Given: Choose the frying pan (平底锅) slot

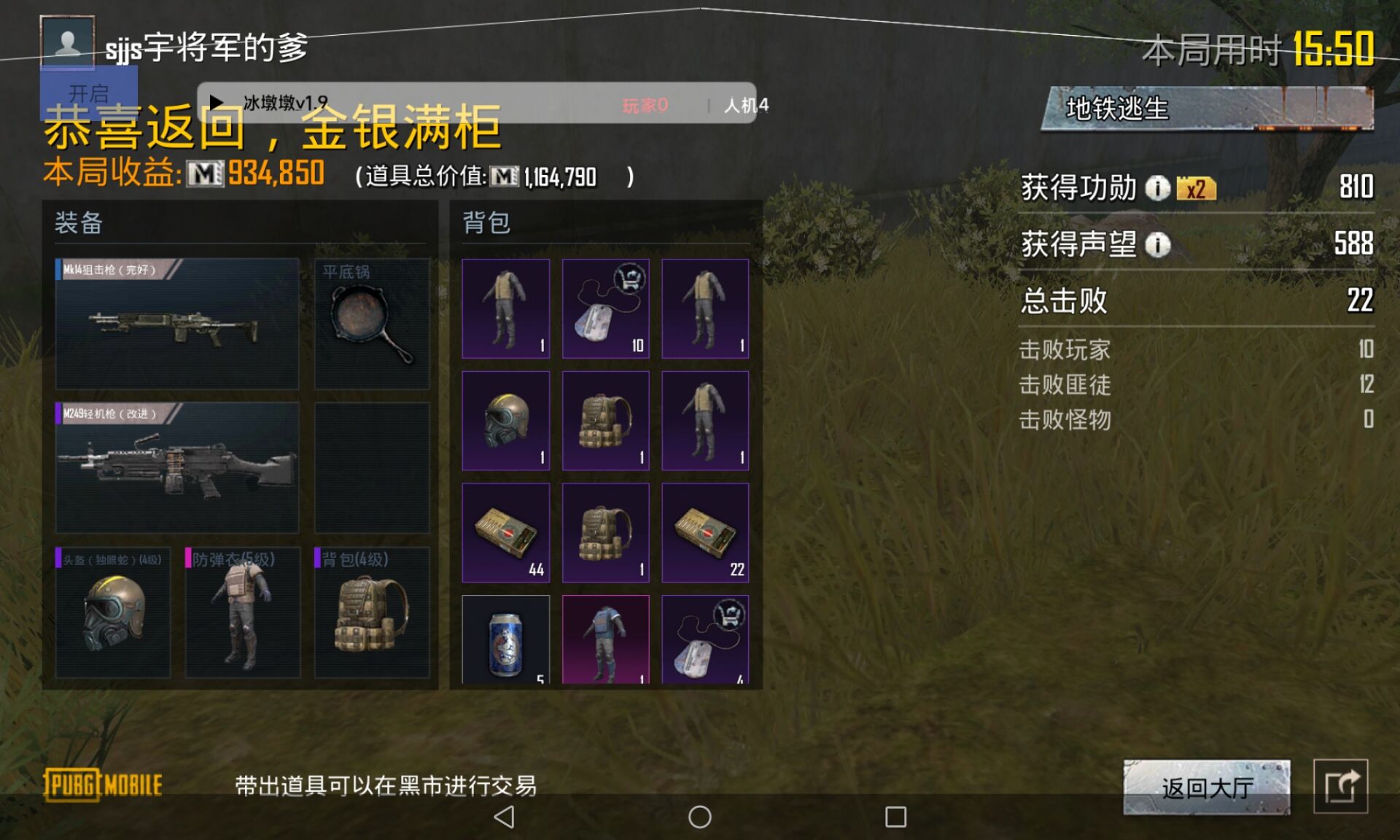Looking at the screenshot, I should click(x=372, y=324).
